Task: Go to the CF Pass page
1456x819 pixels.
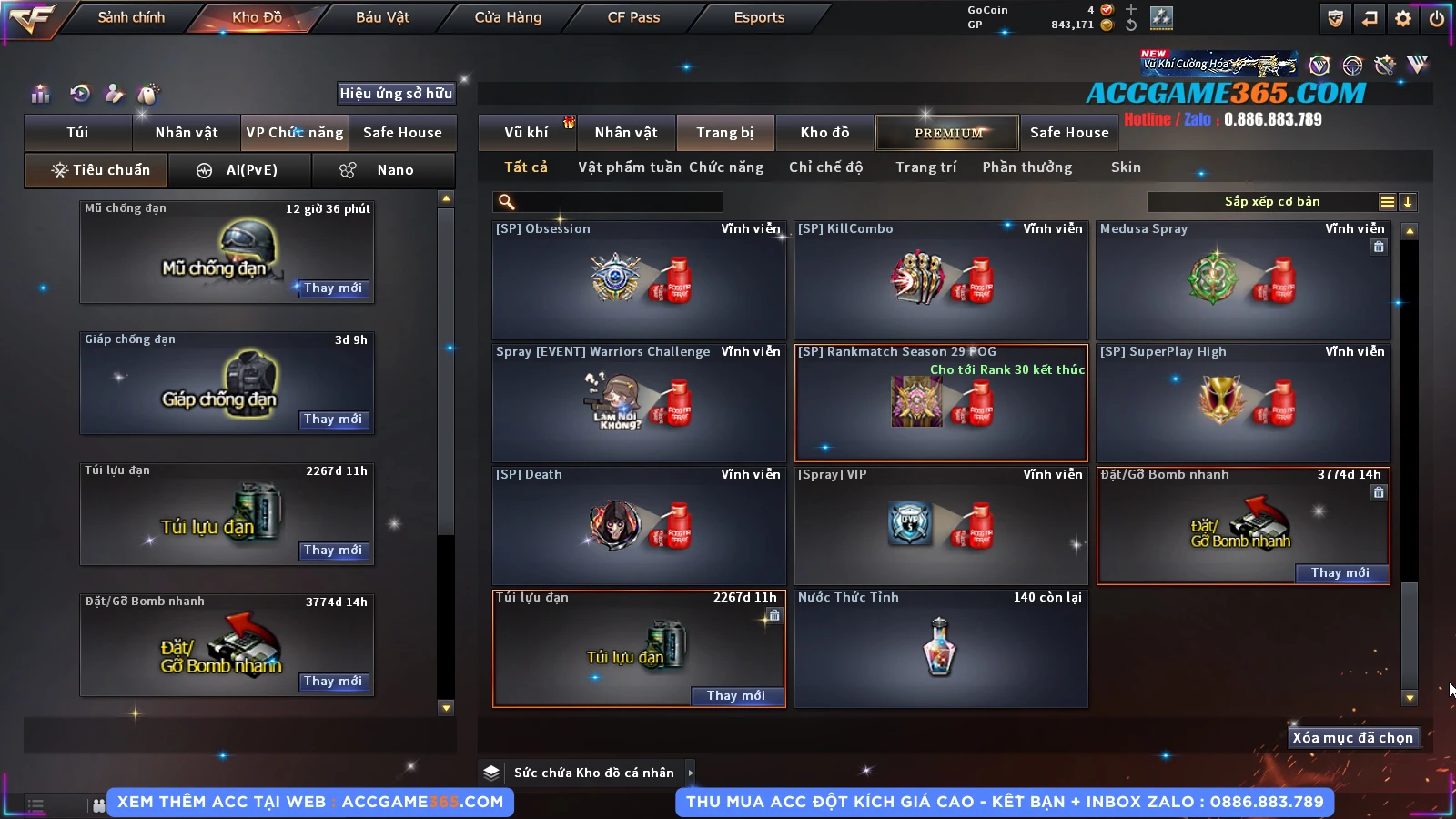Action: [633, 17]
